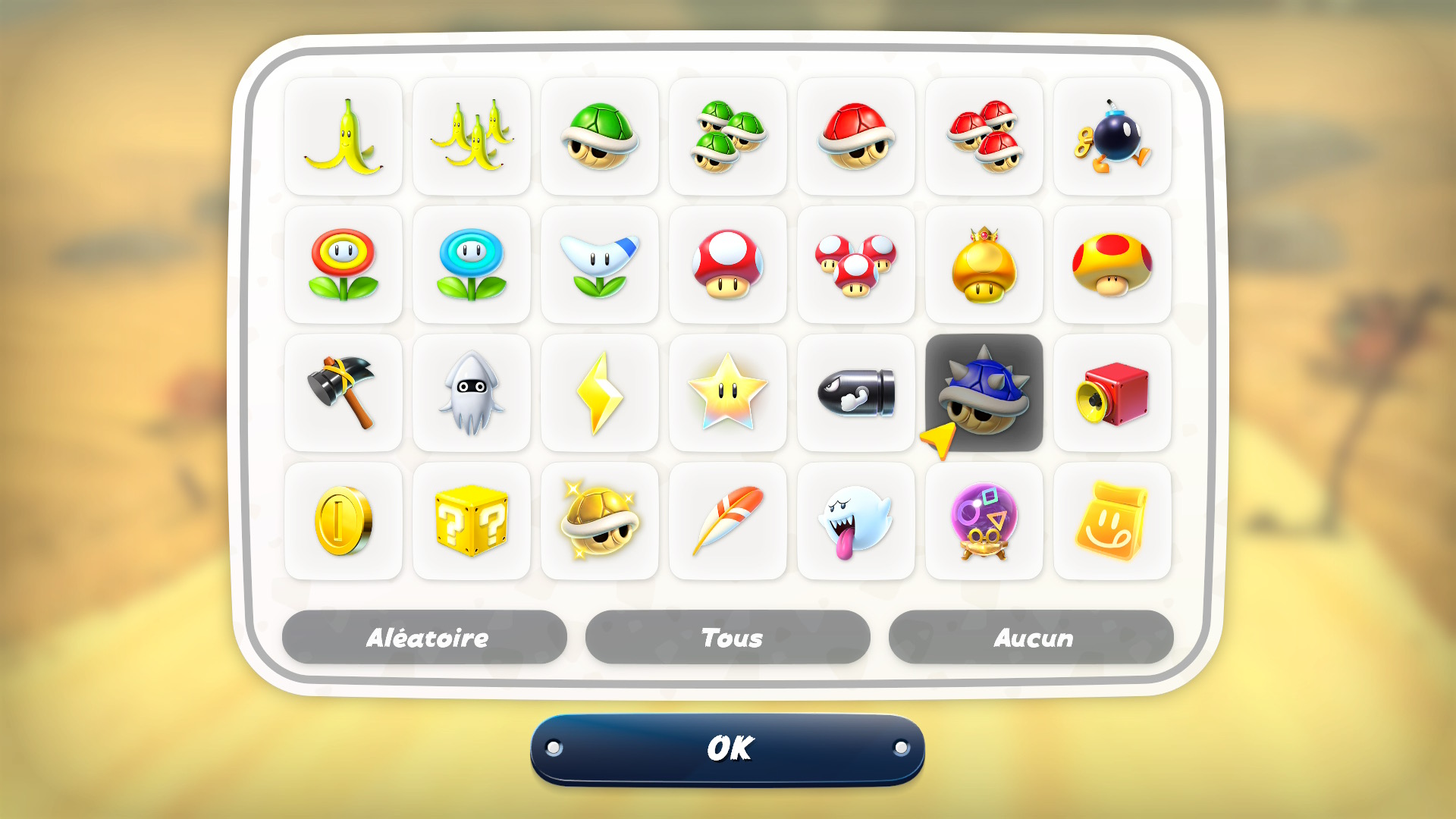This screenshot has height=819, width=1456.
Task: Select the Tous button
Action: coord(727,637)
